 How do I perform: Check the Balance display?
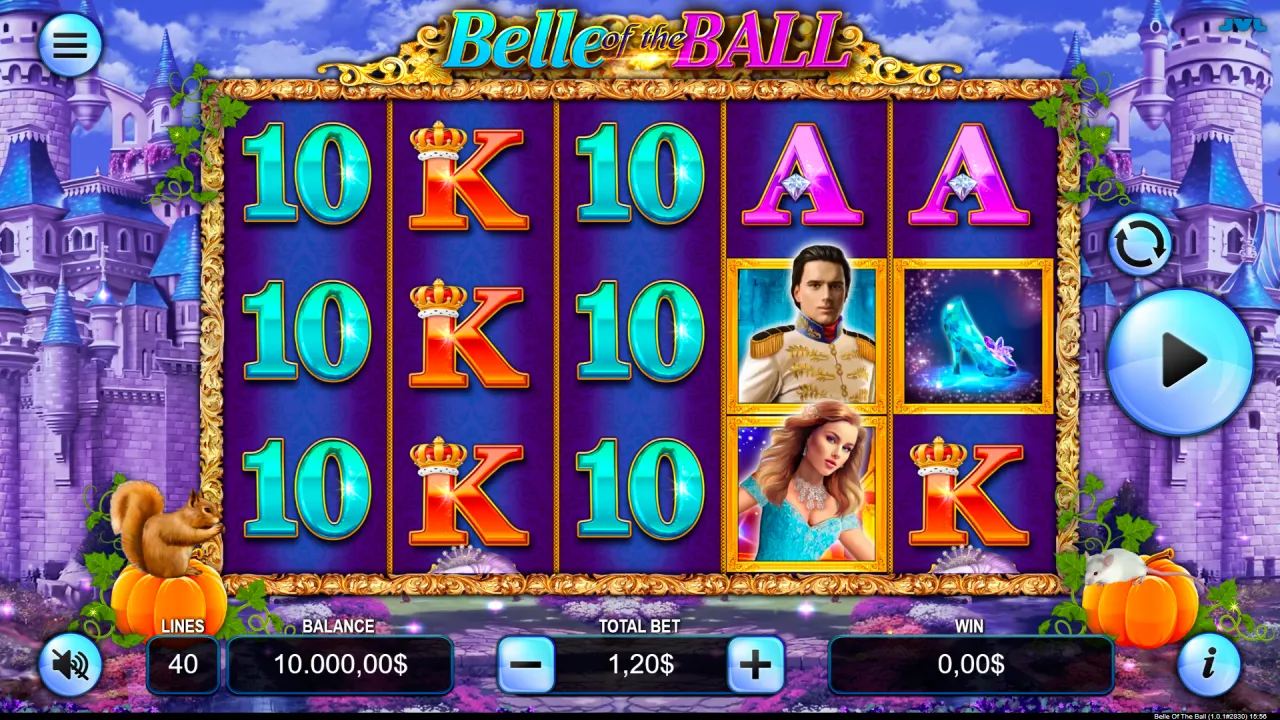(x=340, y=663)
